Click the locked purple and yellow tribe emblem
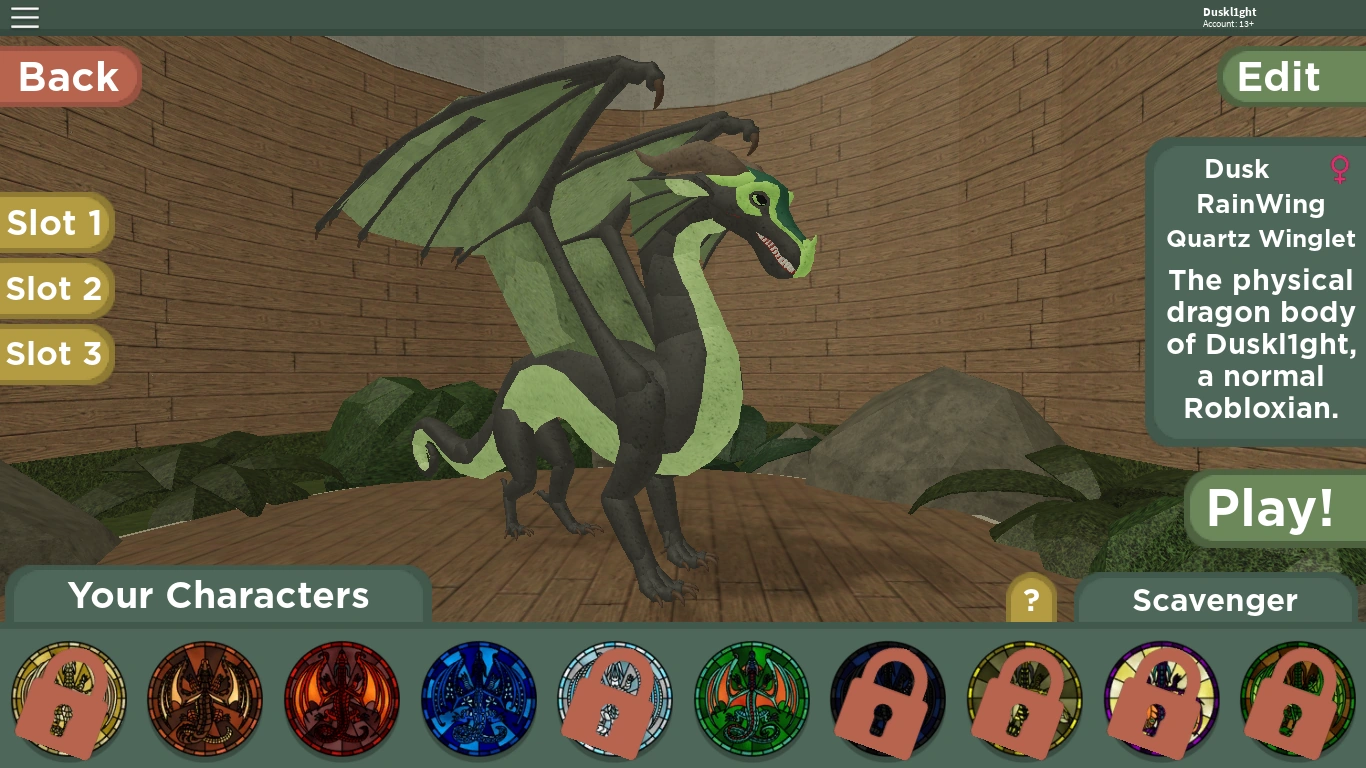The height and width of the screenshot is (768, 1366). pos(1161,699)
